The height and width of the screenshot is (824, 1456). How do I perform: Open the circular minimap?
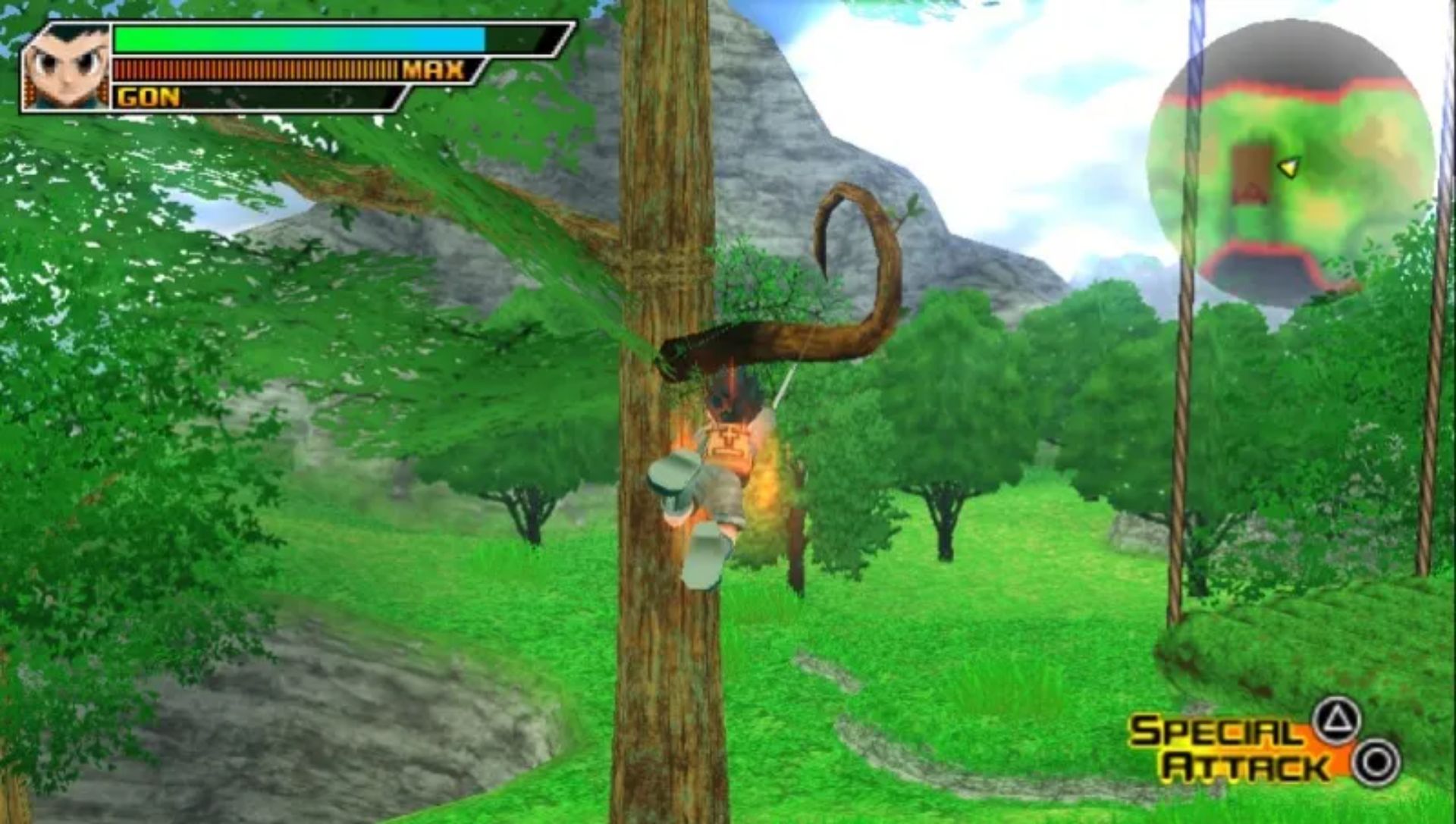point(1290,163)
